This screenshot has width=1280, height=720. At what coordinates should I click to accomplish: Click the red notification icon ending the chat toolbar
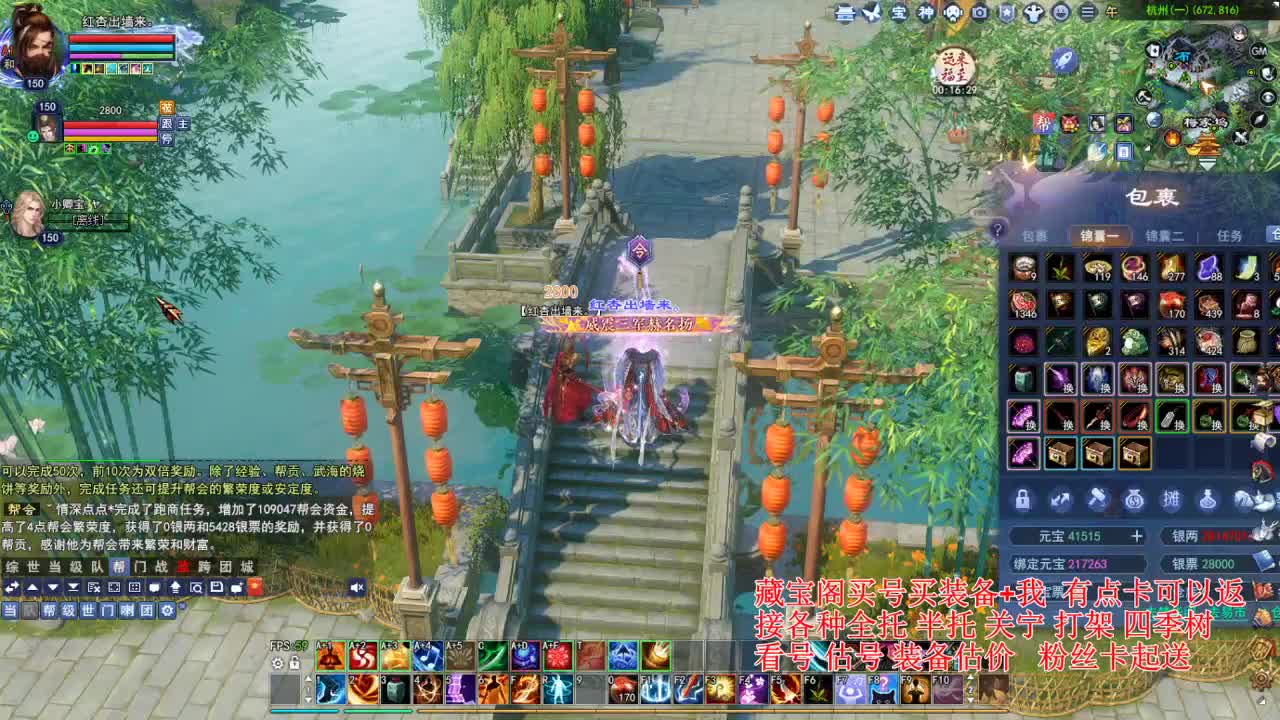(255, 587)
